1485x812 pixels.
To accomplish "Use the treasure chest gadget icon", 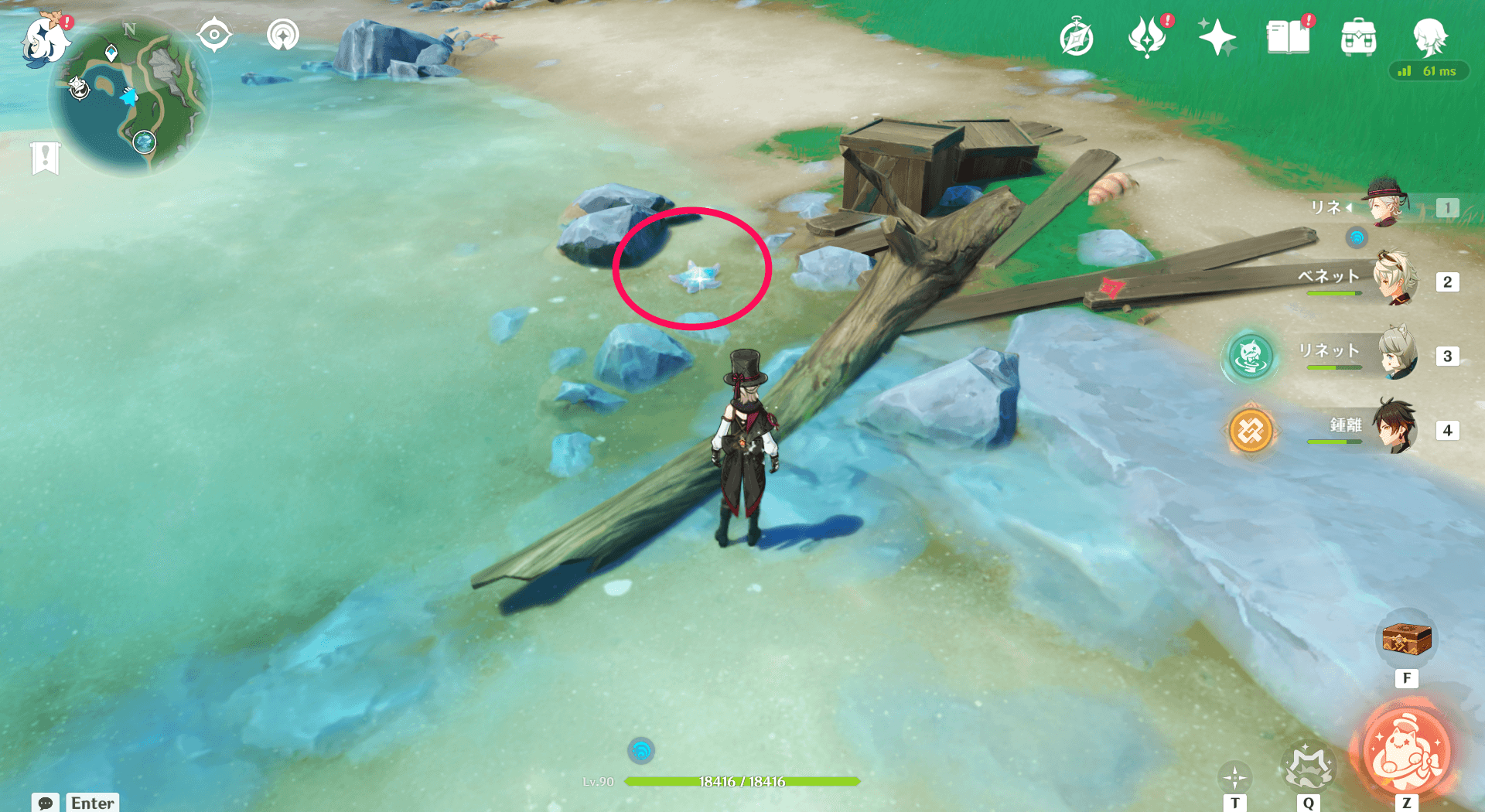I will pos(1406,640).
